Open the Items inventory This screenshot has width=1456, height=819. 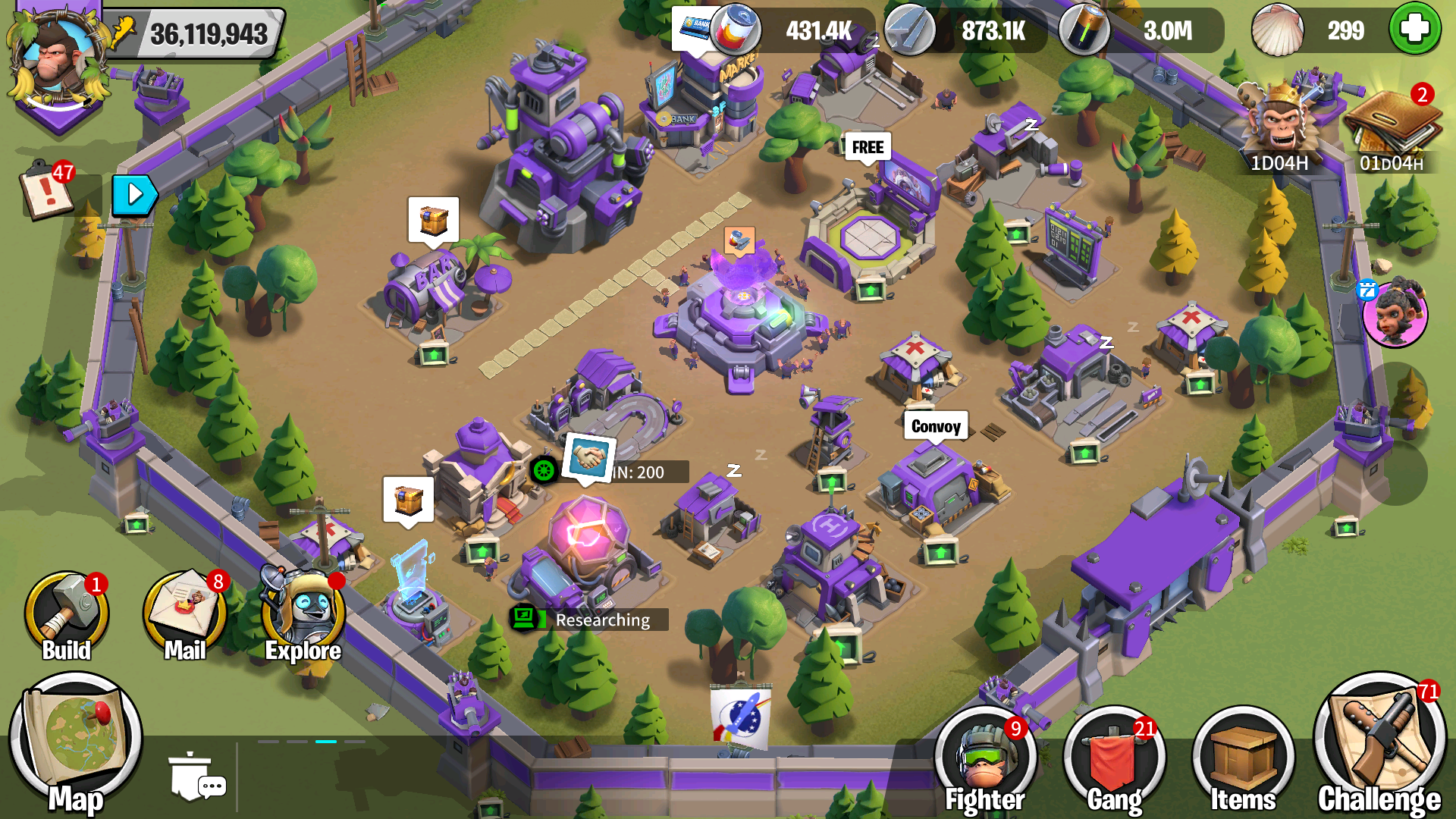coord(1243,758)
